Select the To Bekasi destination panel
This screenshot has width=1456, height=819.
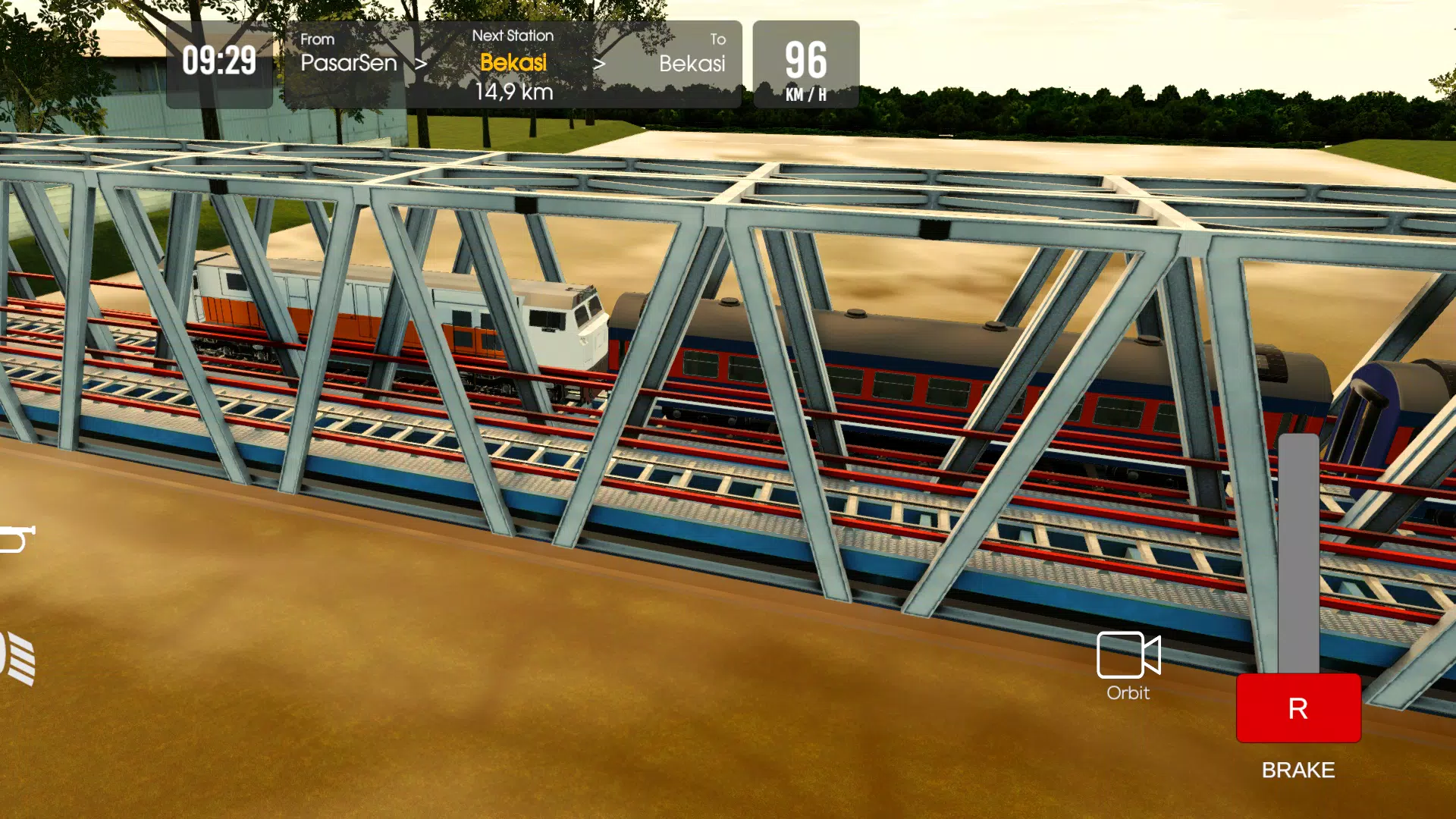691,64
